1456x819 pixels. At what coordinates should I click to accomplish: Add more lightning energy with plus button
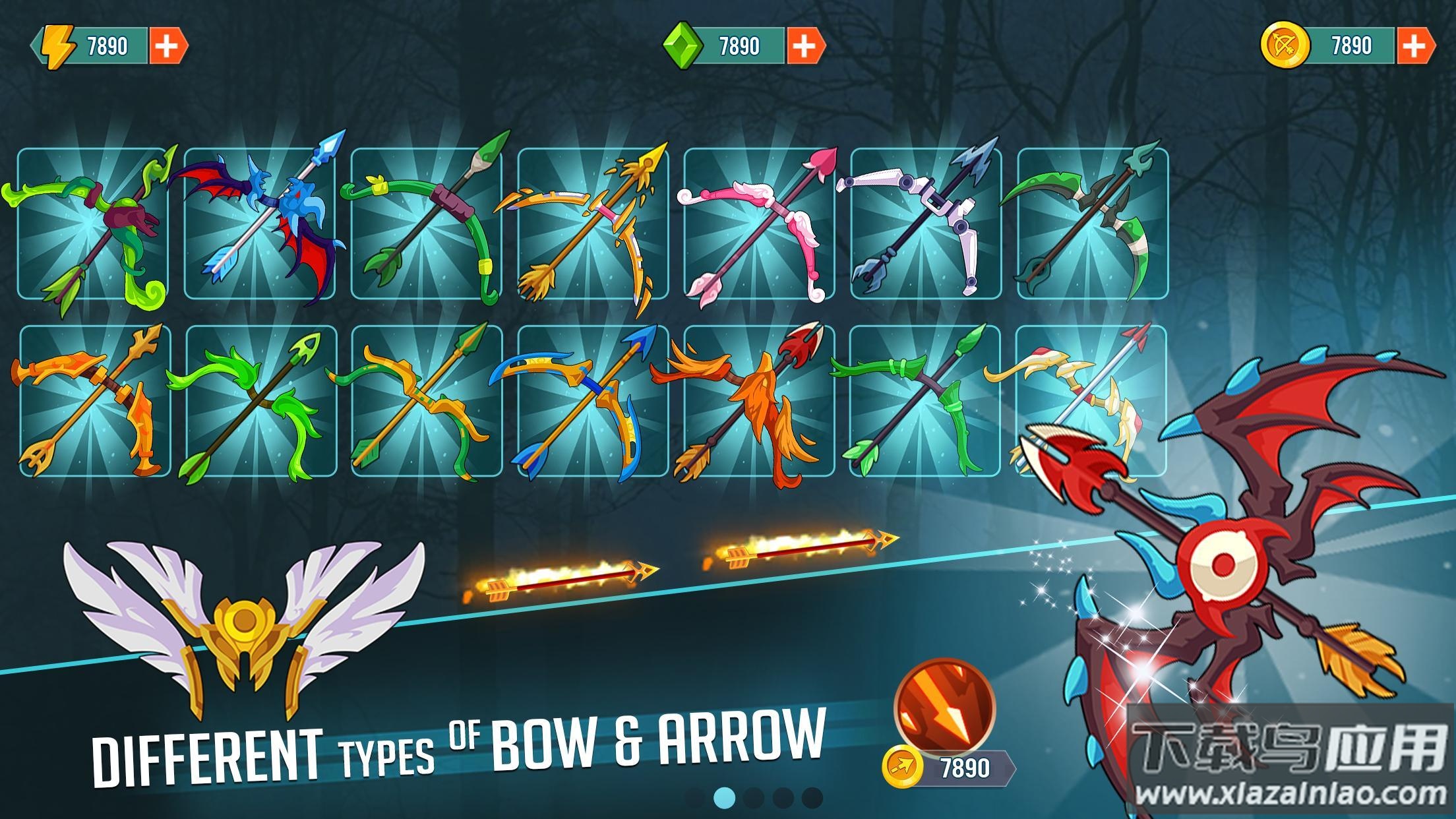pos(166,45)
